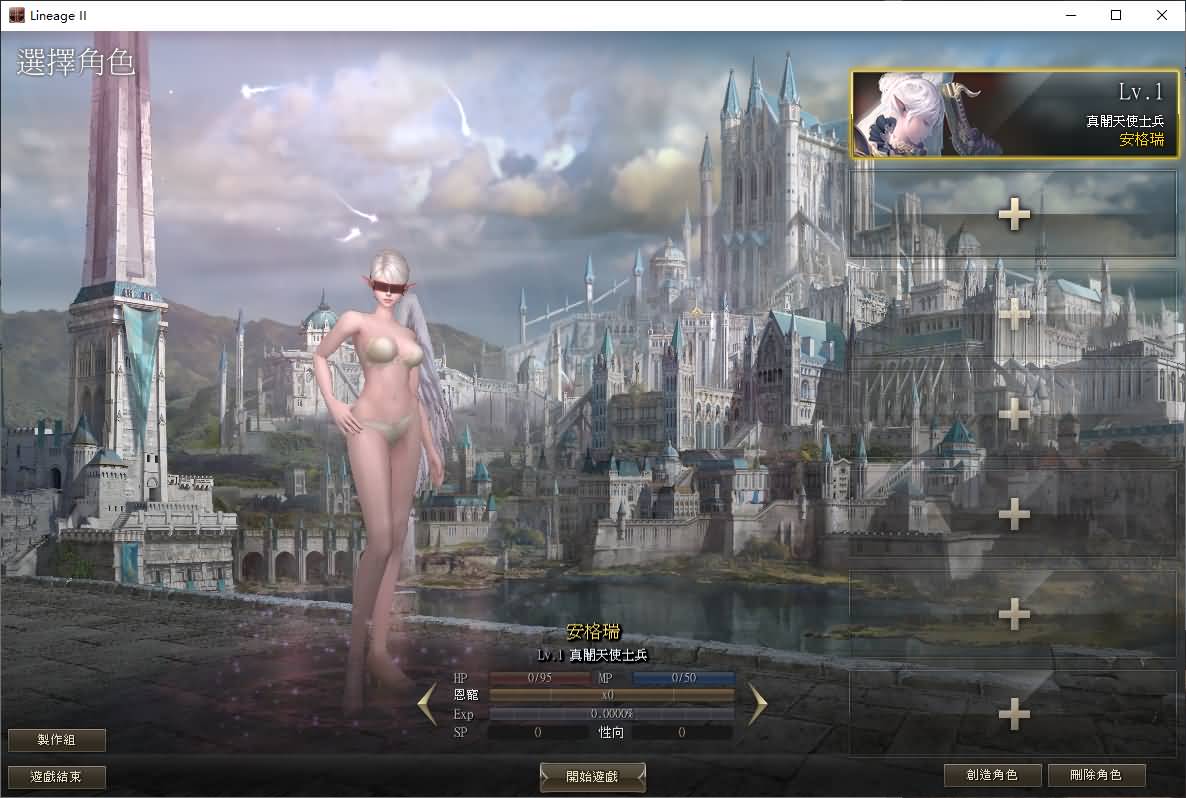Select the Lv.1 安格瑞 character card

pos(1014,114)
